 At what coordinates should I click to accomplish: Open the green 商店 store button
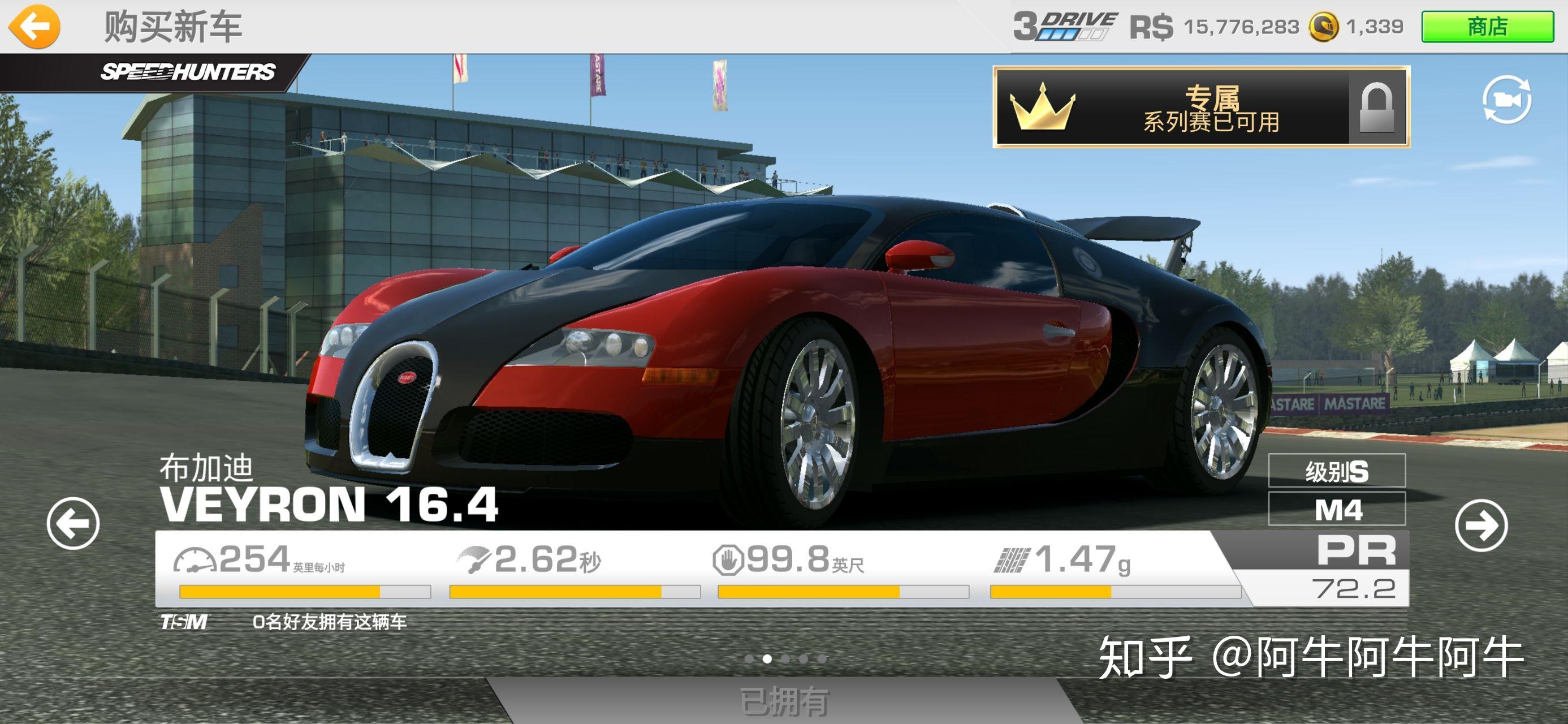1487,27
